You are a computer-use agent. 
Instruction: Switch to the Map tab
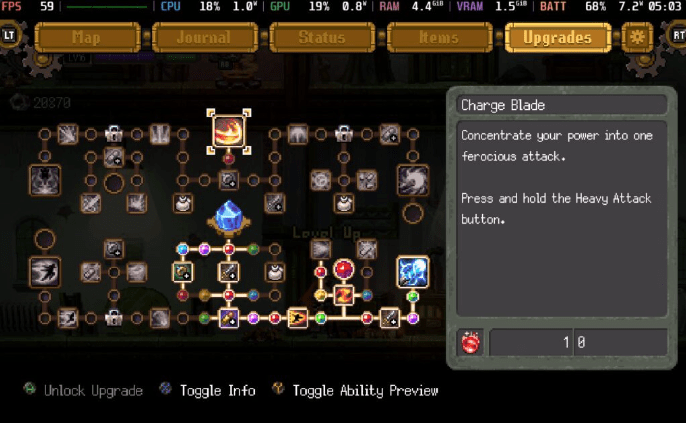click(x=86, y=38)
